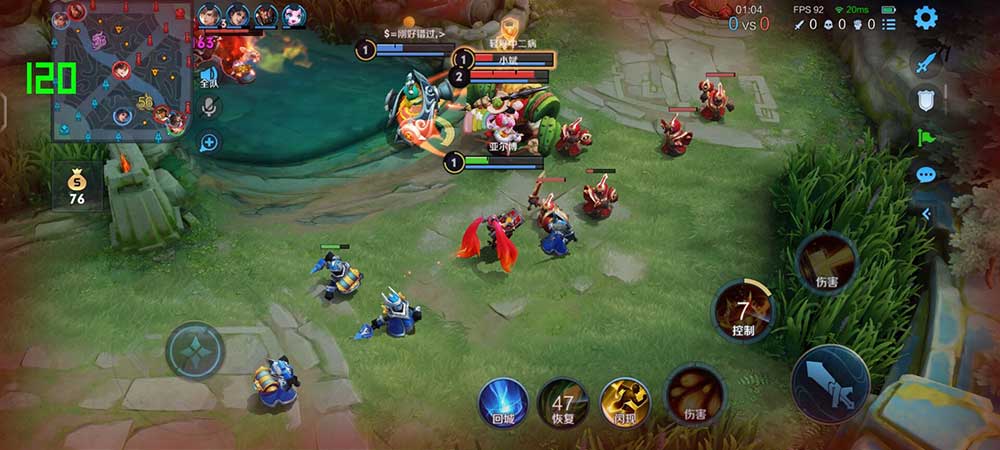Collapse the signal panel with the arrow

(926, 213)
